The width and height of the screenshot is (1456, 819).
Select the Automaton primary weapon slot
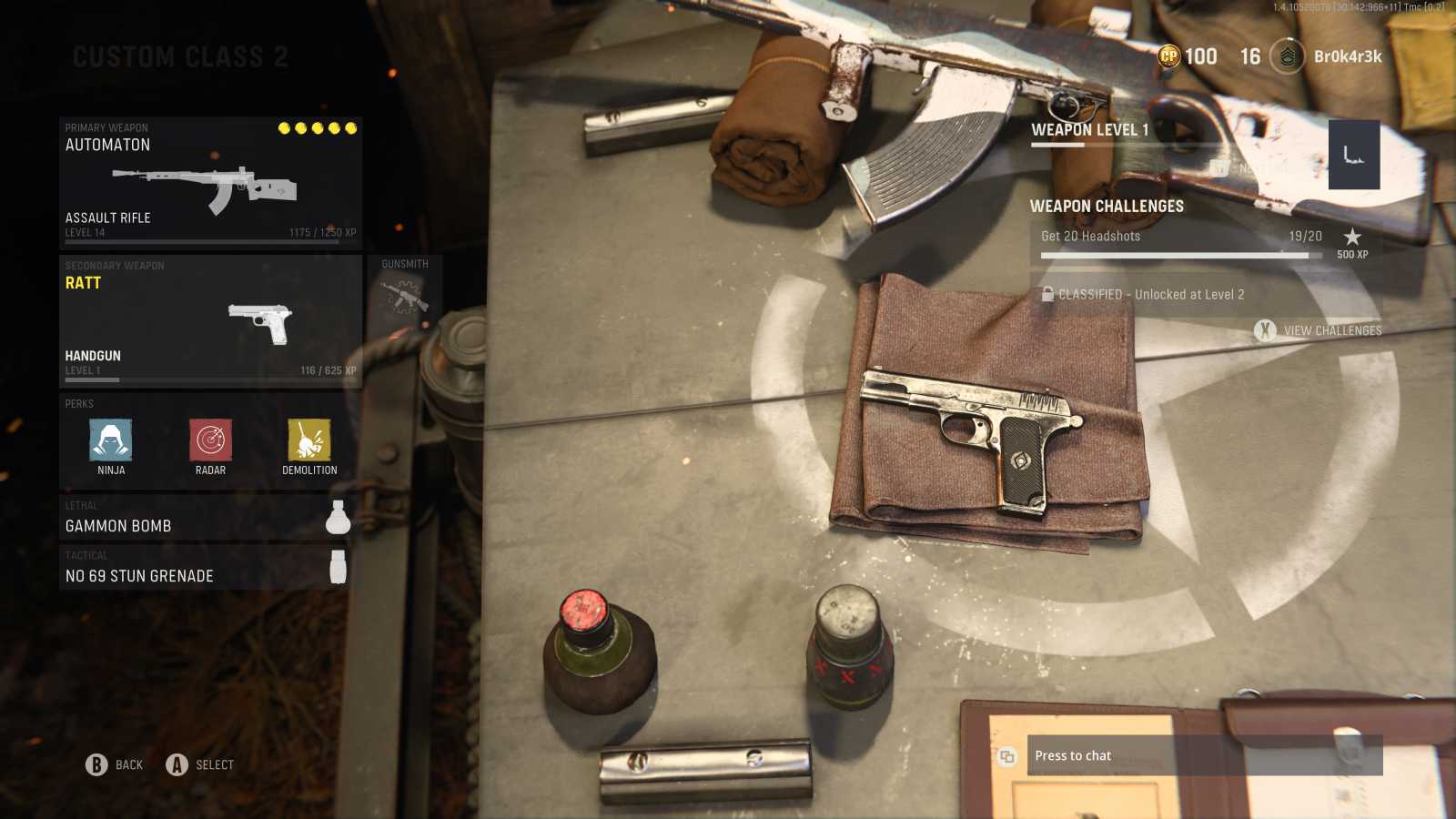click(x=210, y=181)
